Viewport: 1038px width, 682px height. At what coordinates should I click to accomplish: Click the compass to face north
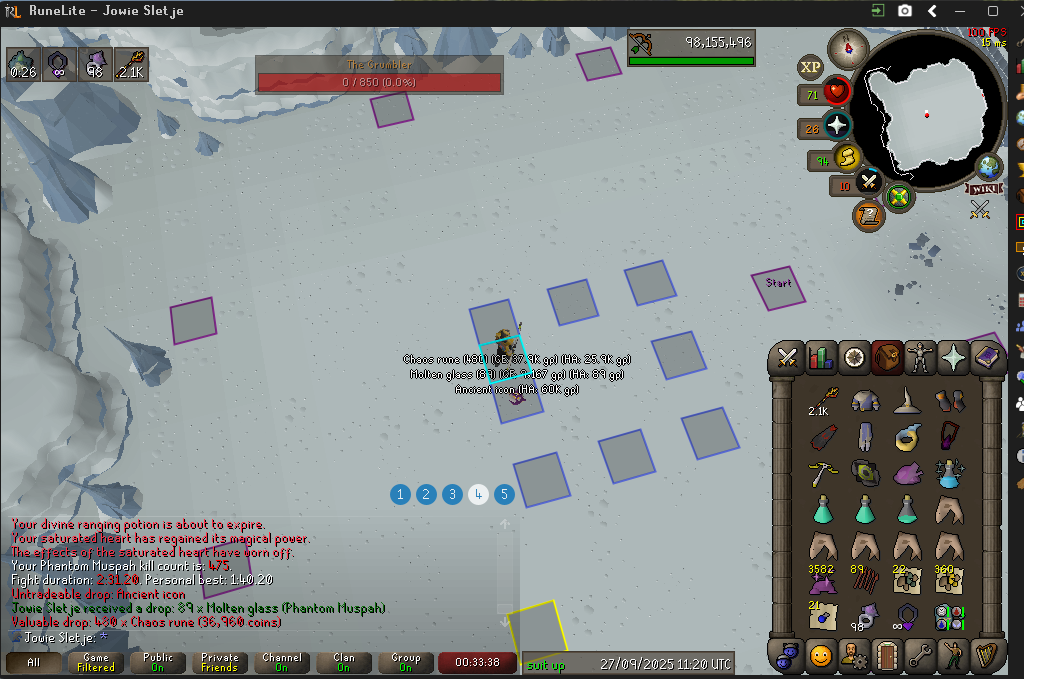[848, 47]
